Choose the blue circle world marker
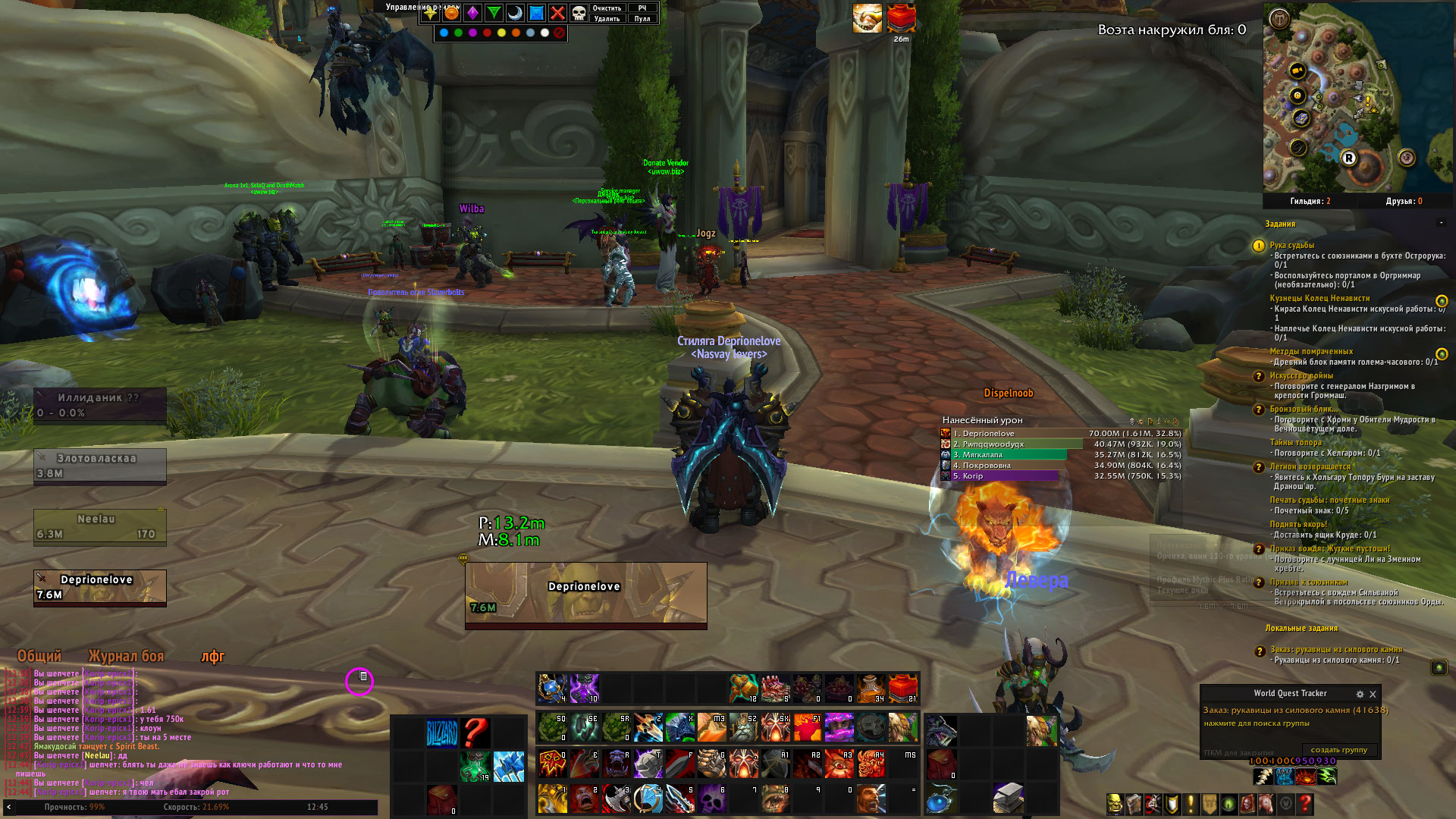The width and height of the screenshot is (1456, 819). click(444, 33)
